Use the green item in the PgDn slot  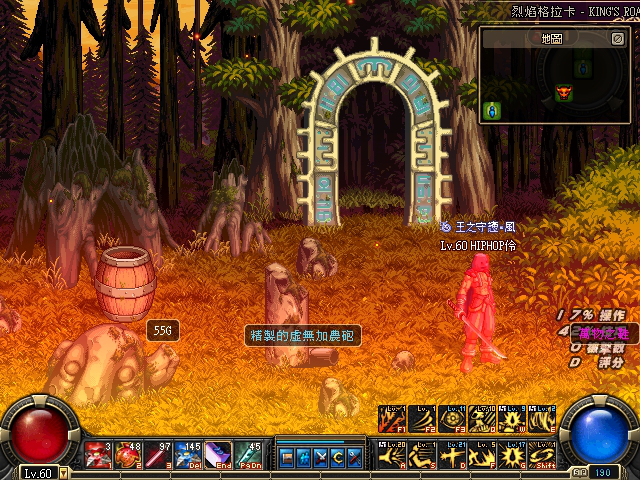tap(248, 454)
